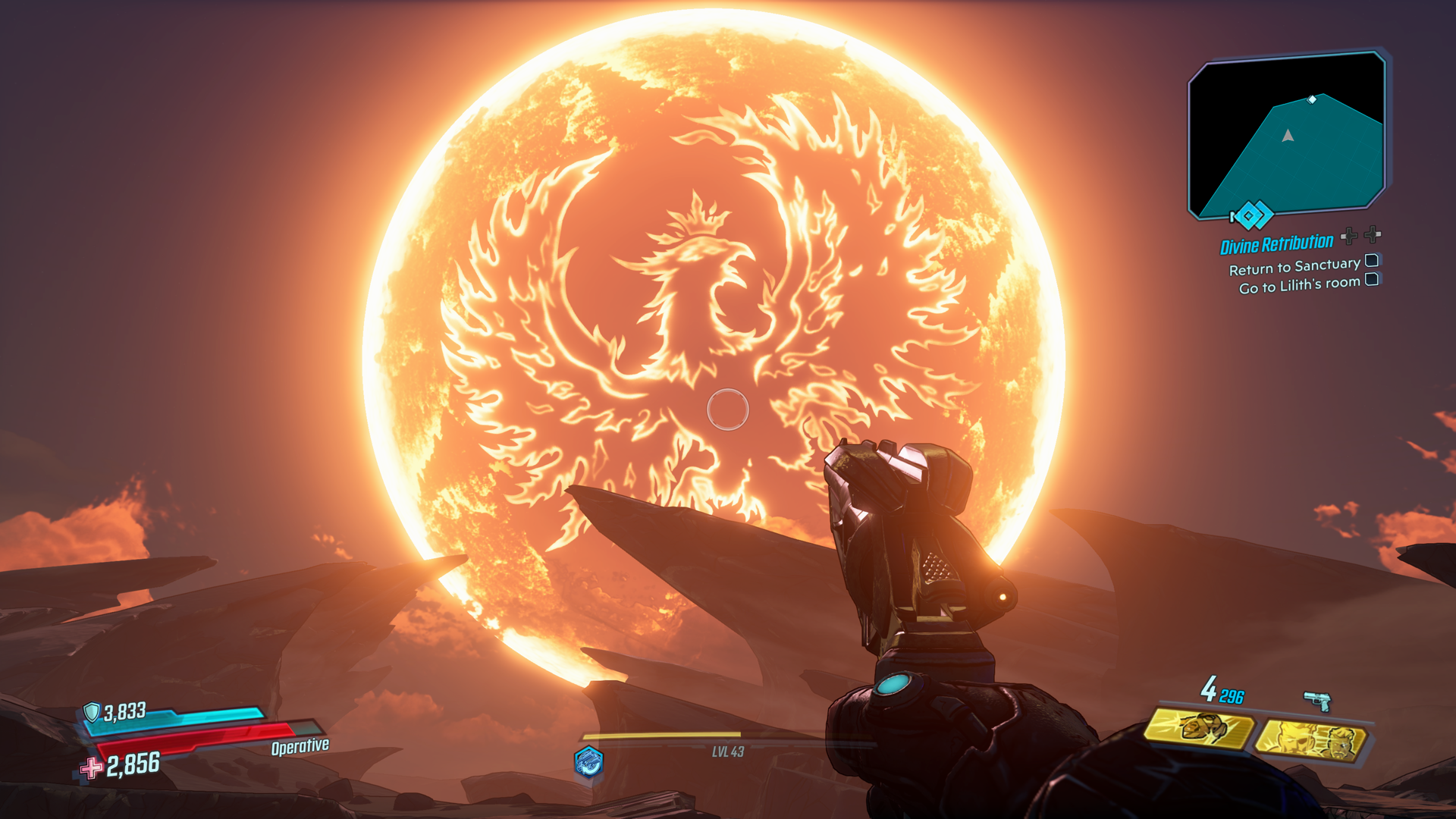Screen dimensions: 1456x819
Task: Click the red health cross icon
Action: (92, 767)
